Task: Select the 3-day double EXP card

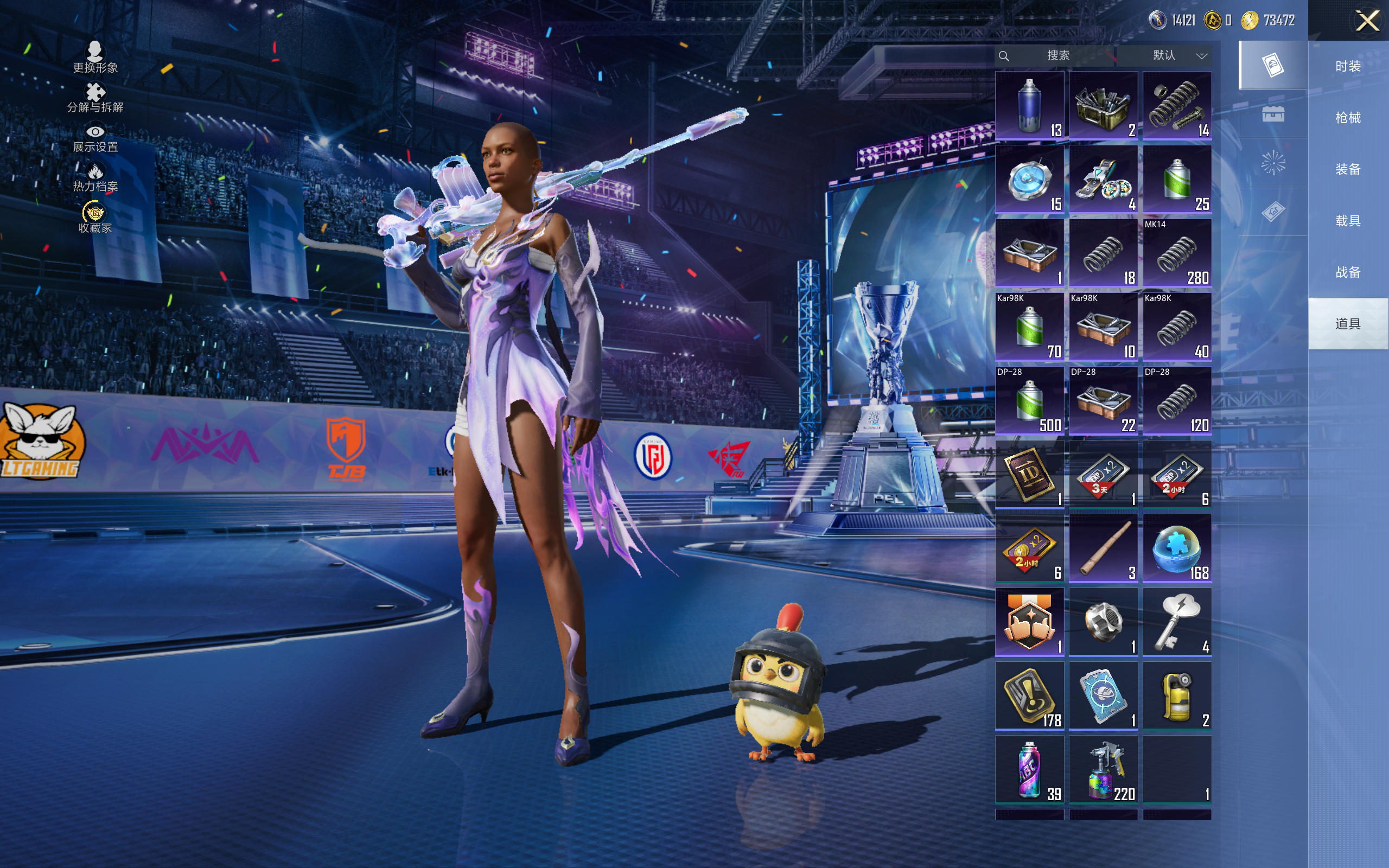Action: tap(1103, 475)
